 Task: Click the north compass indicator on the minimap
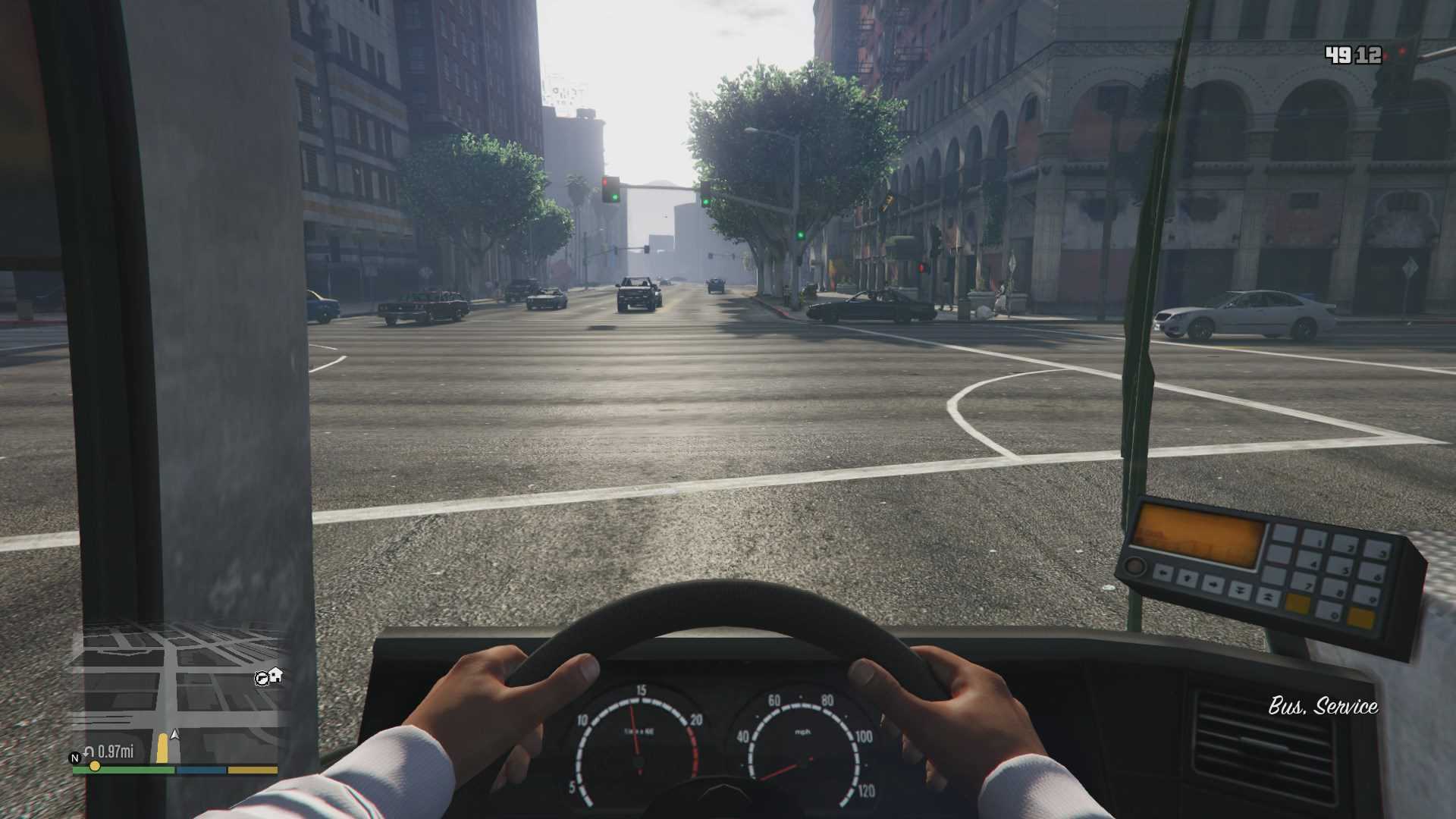click(x=74, y=758)
